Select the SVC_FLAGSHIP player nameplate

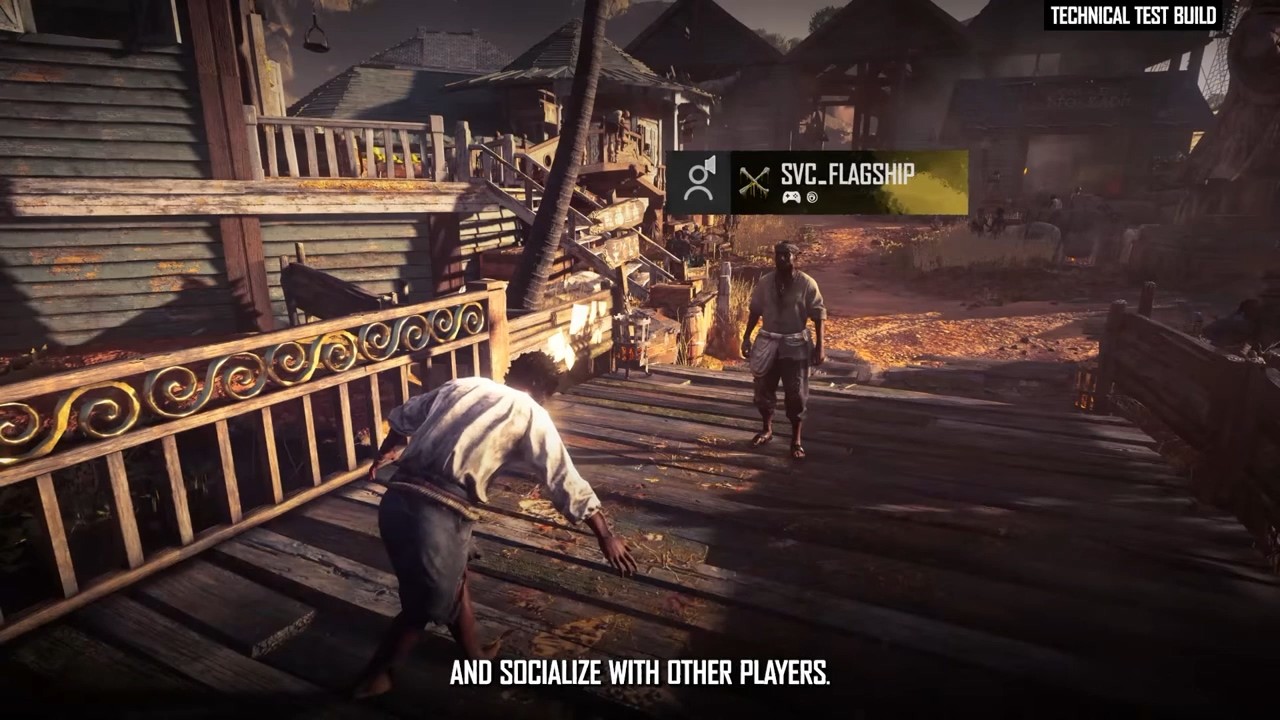pyautogui.click(x=848, y=182)
